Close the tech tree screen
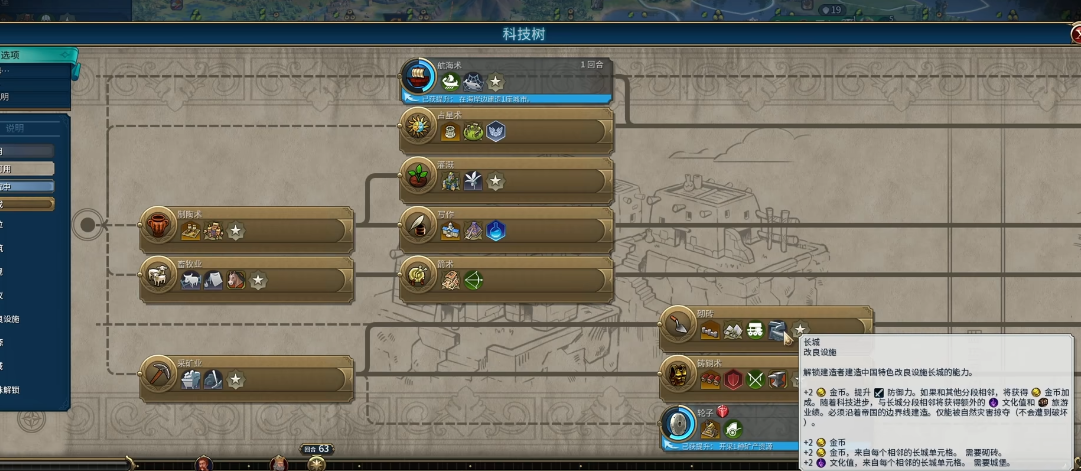The width and height of the screenshot is (1081, 471). (x=1073, y=35)
